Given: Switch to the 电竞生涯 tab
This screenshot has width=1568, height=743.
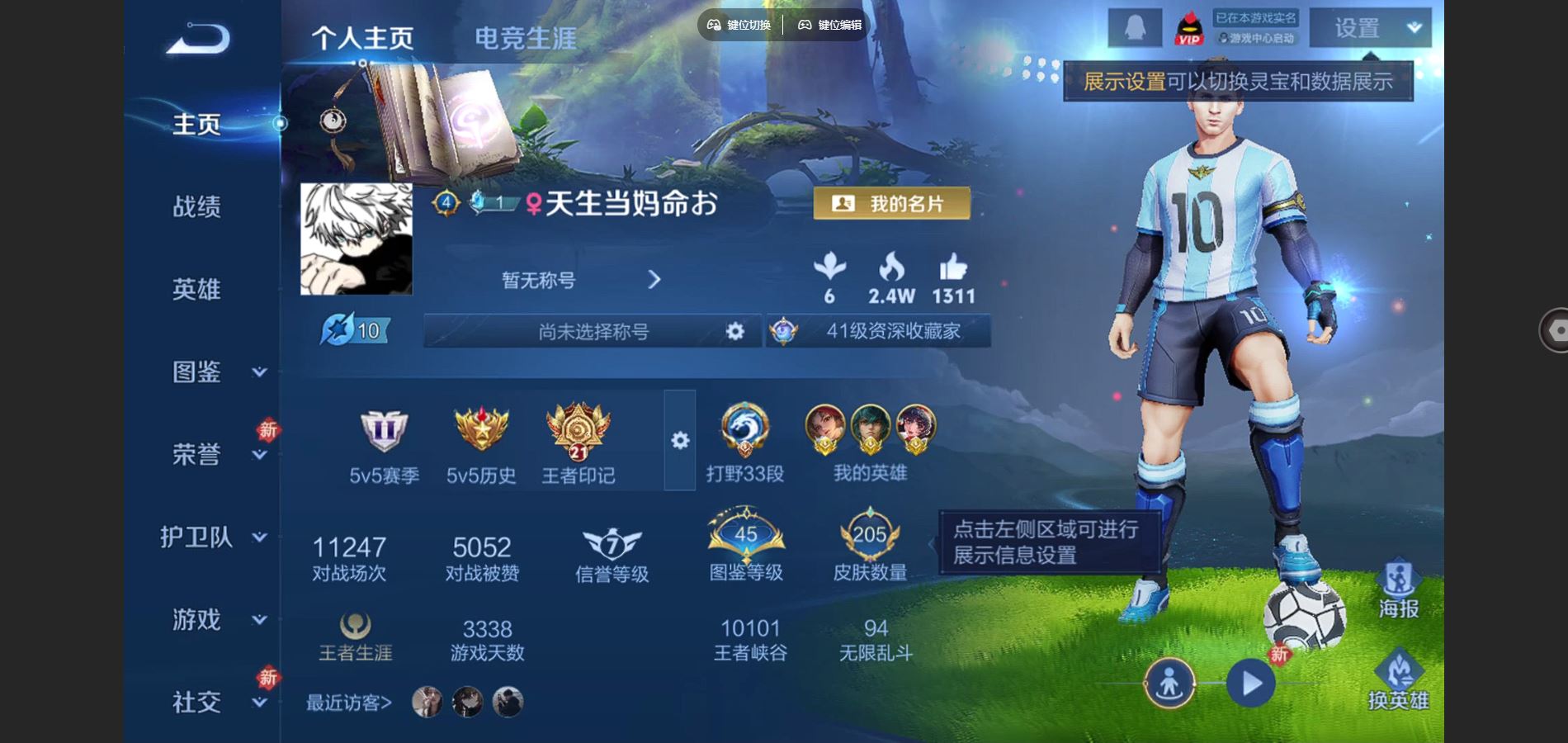Looking at the screenshot, I should (x=526, y=36).
